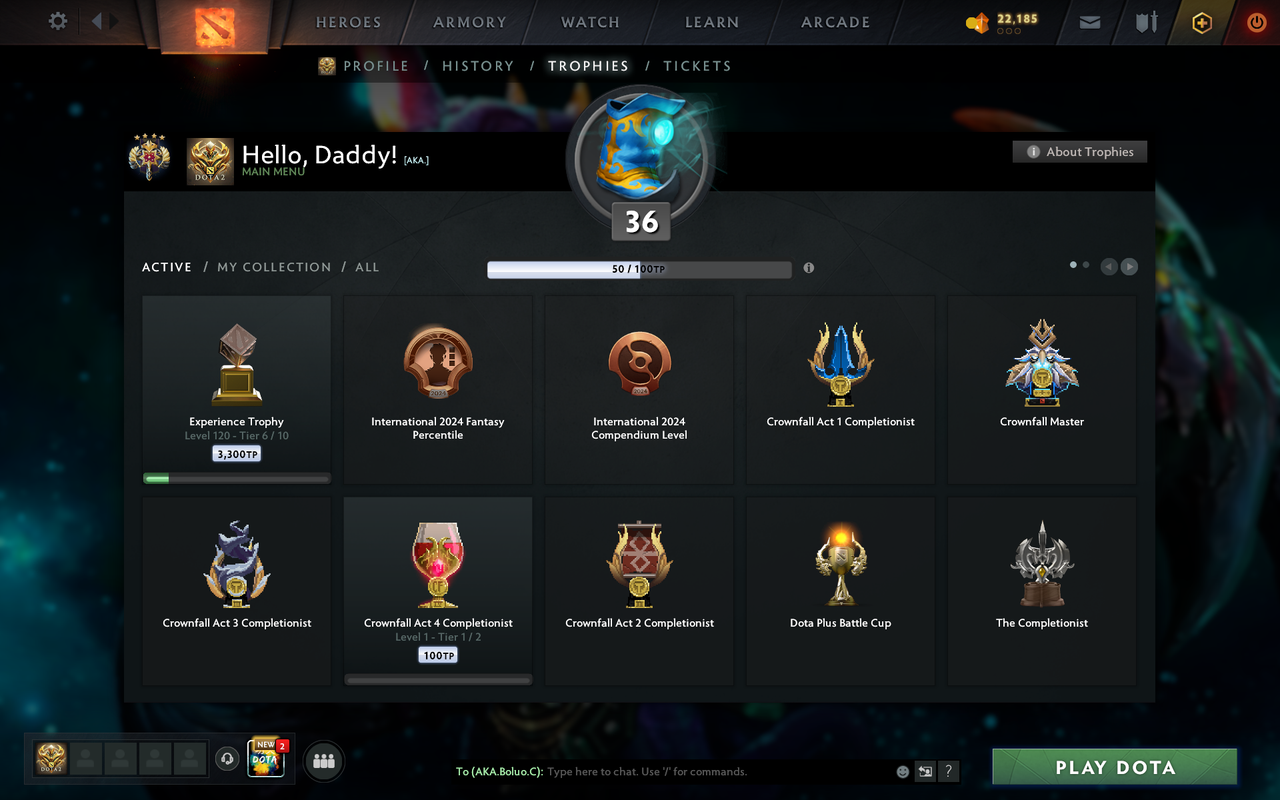Image resolution: width=1280 pixels, height=800 pixels.
Task: Open settings using the gear icon
Action: tap(57, 20)
